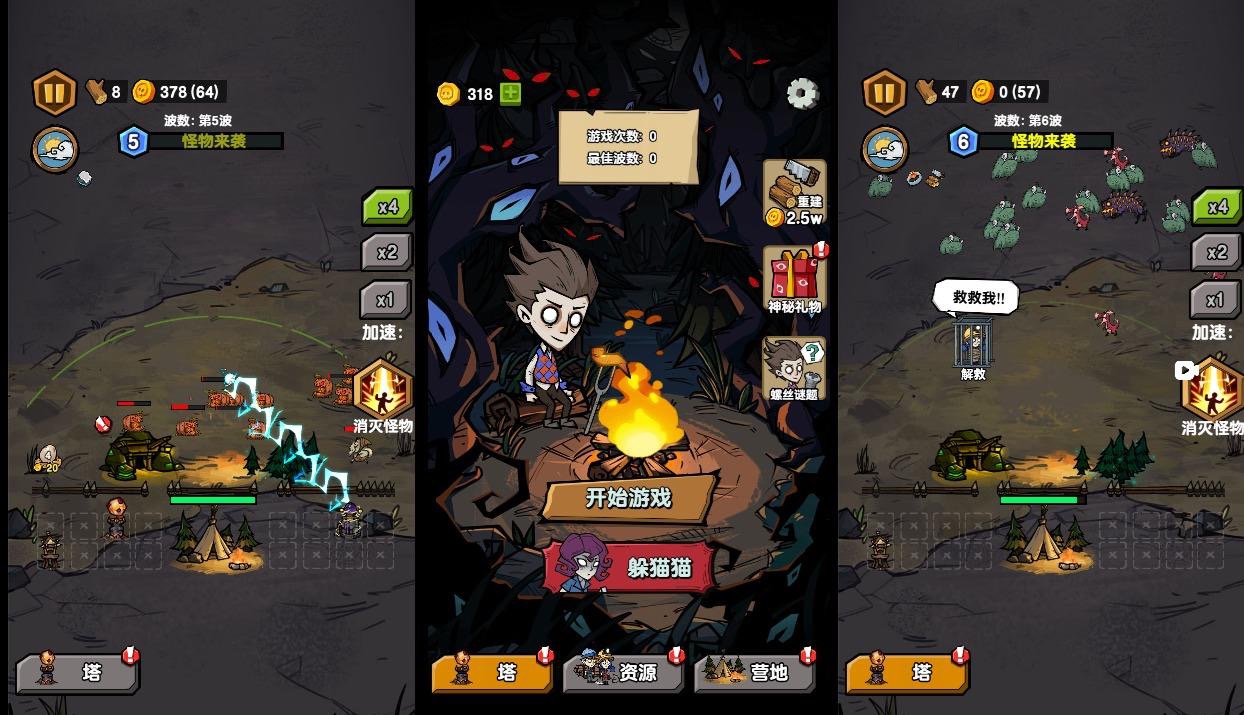Open the 螺丝谜题 screw puzzle

795,368
